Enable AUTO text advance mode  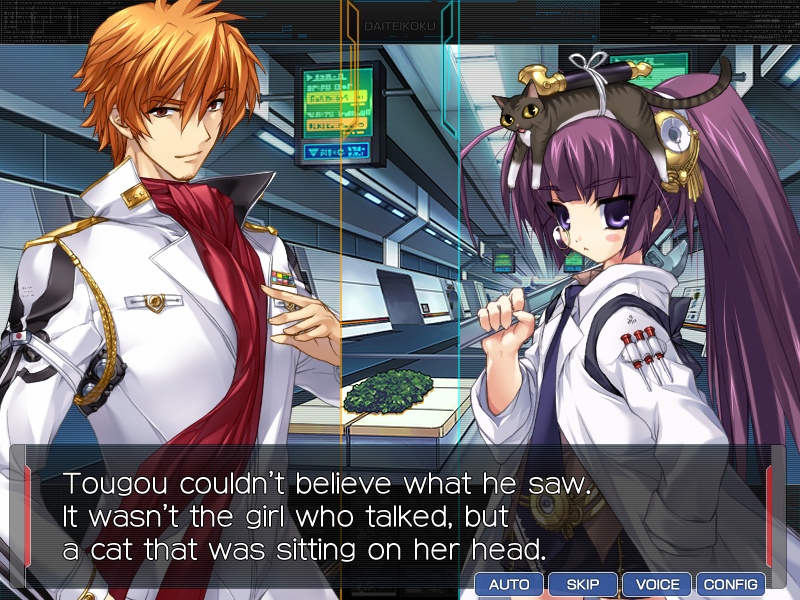click(509, 584)
